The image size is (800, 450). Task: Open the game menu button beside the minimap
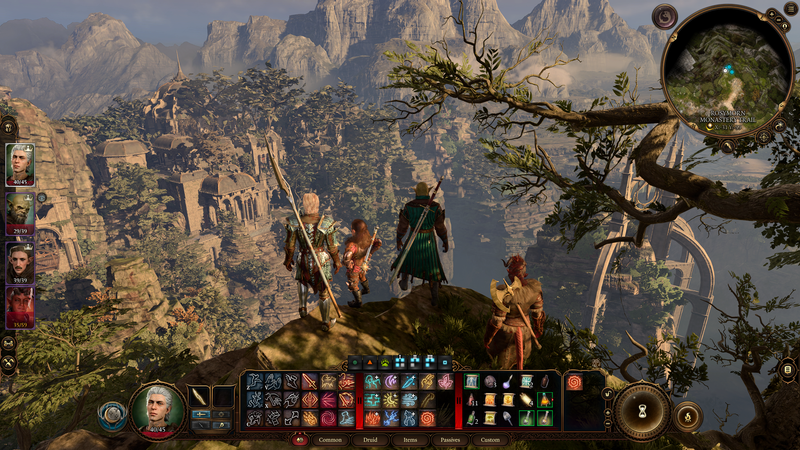(x=791, y=9)
